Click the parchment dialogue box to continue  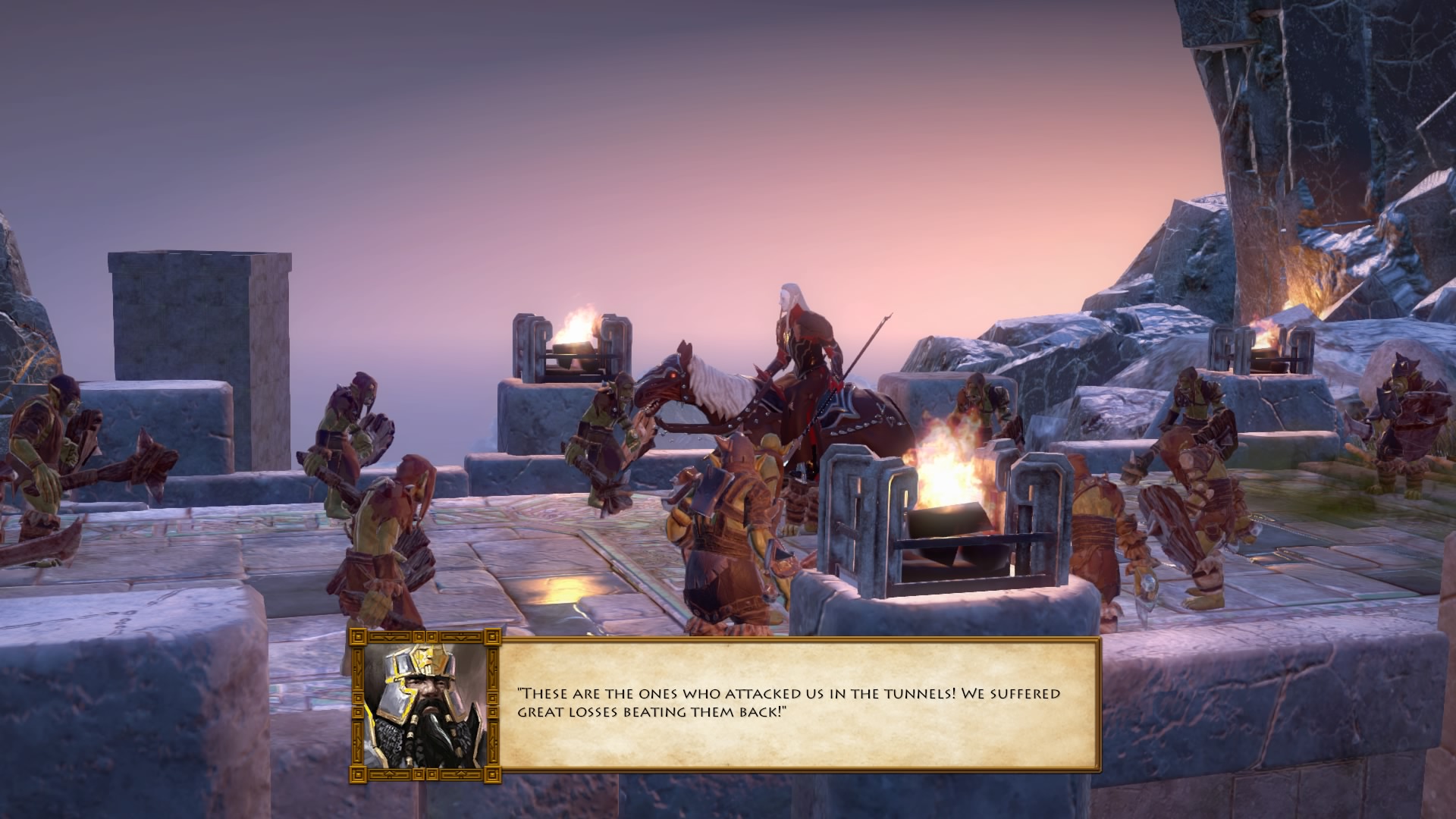point(798,705)
